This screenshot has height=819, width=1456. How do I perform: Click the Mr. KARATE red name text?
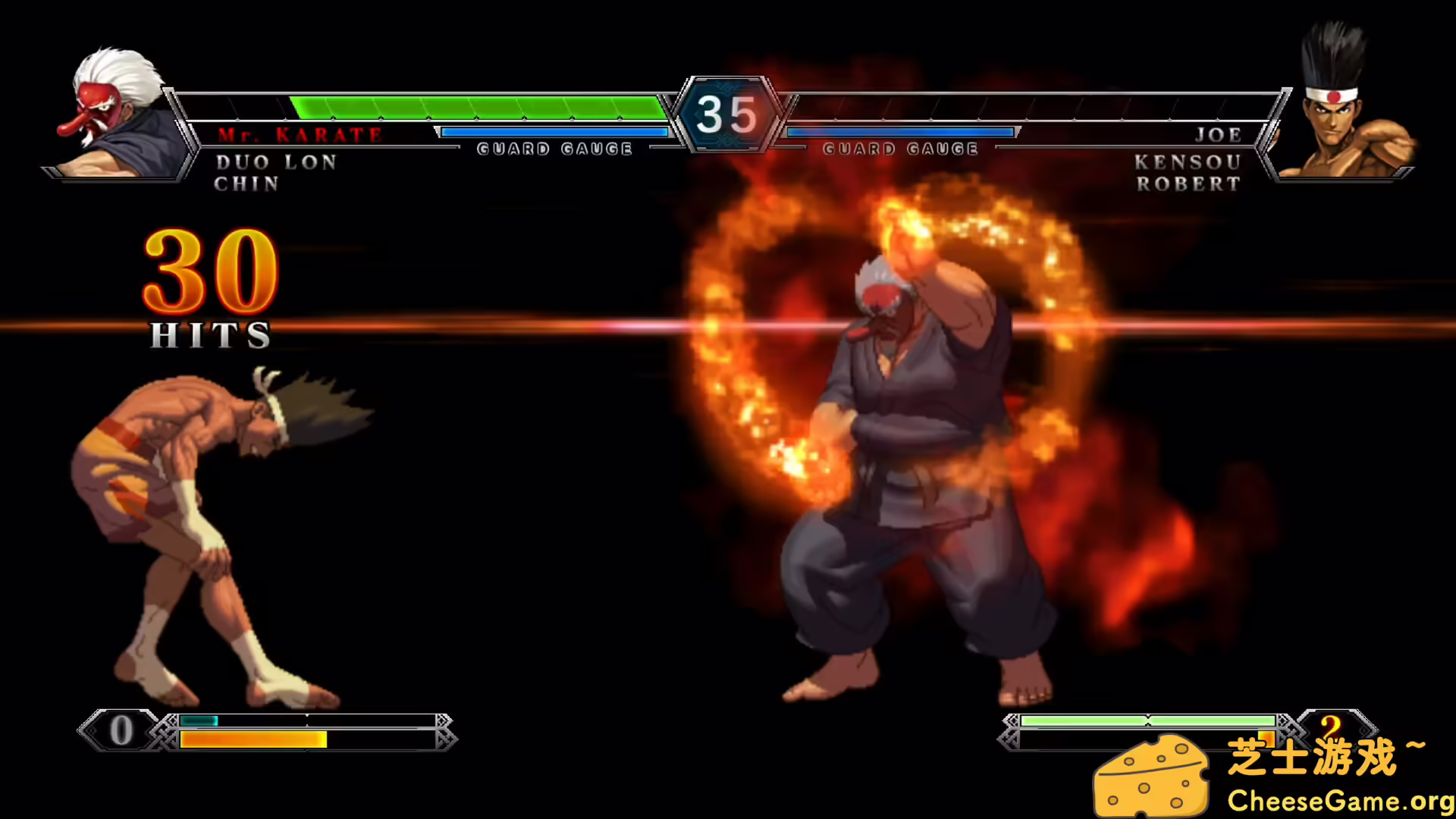pos(301,134)
